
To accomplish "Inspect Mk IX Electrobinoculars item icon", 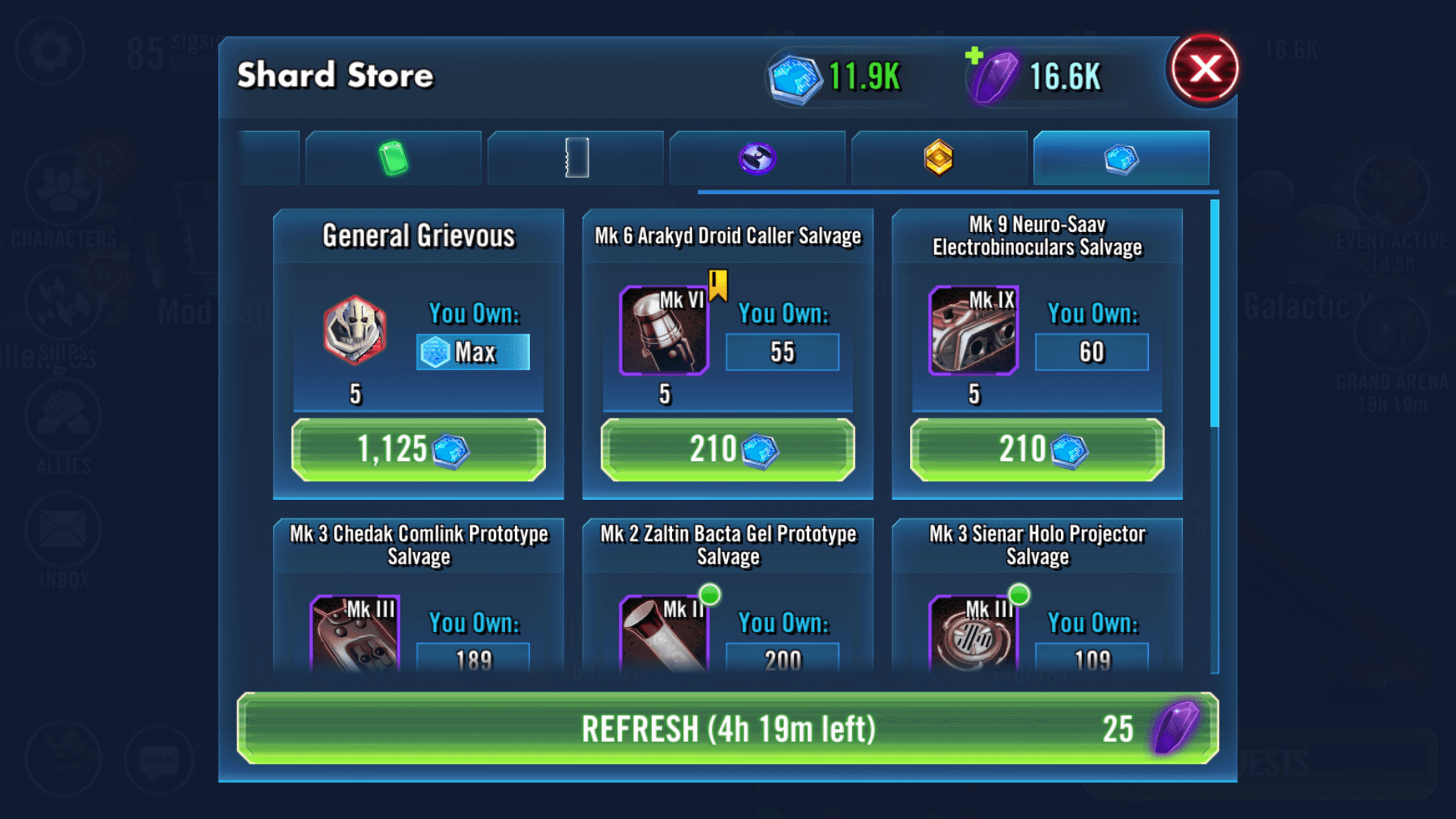I will 973,330.
